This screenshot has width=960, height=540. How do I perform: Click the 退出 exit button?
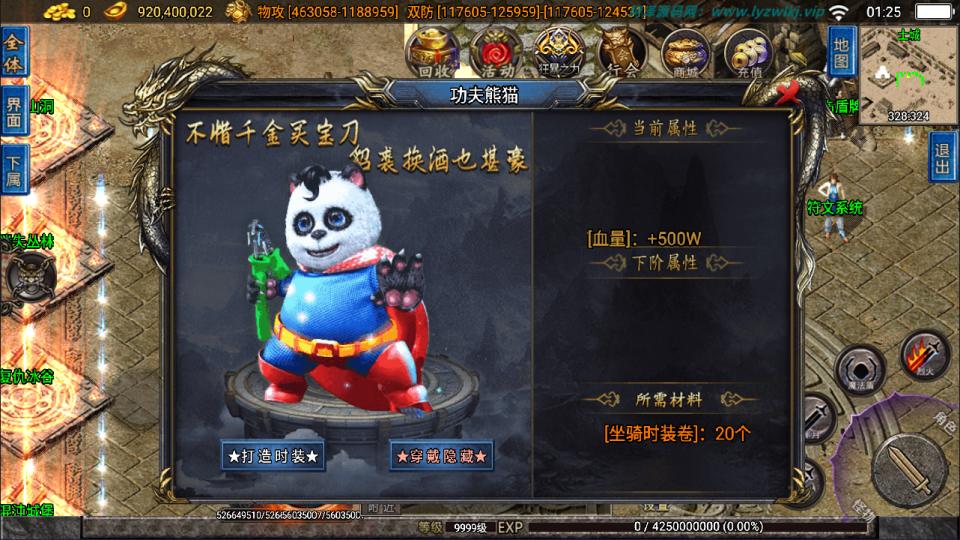point(942,156)
